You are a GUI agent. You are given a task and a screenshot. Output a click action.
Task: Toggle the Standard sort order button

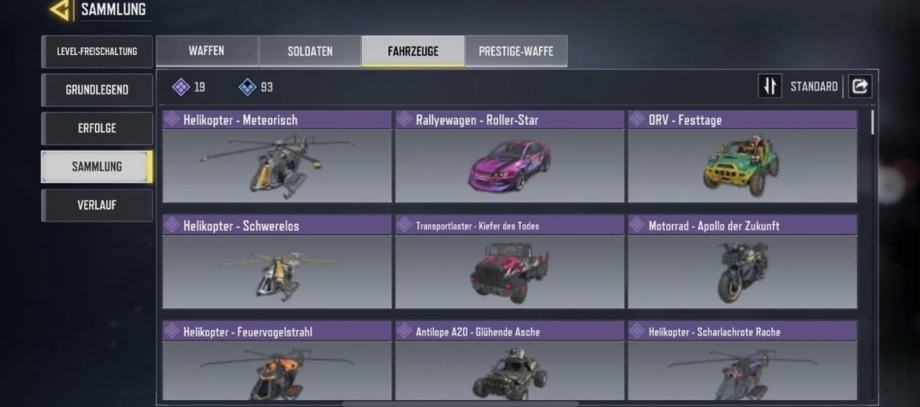pyautogui.click(x=769, y=87)
